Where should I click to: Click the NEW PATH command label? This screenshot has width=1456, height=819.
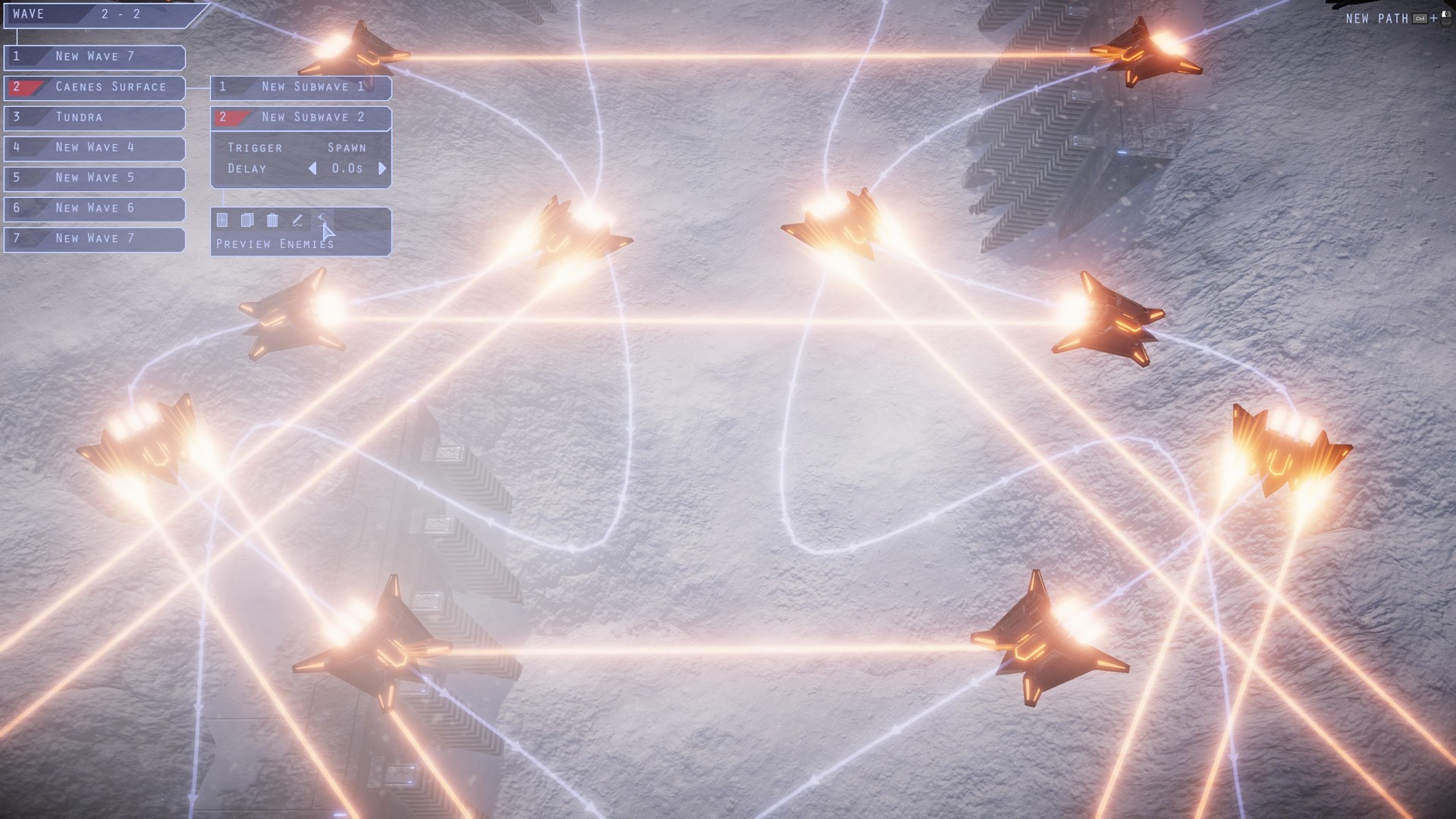1376,18
